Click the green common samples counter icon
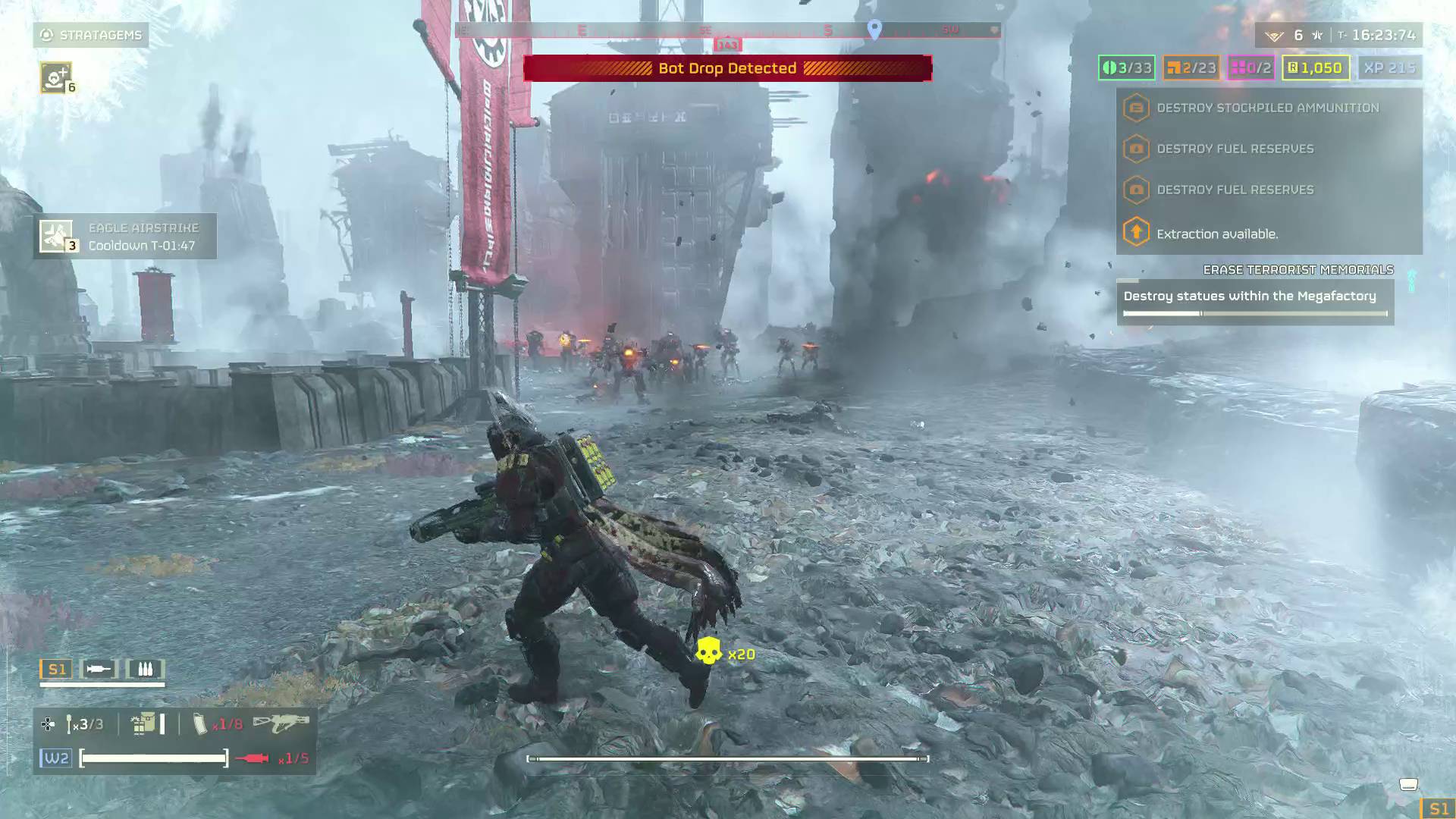Image resolution: width=1456 pixels, height=819 pixels. click(x=1127, y=67)
